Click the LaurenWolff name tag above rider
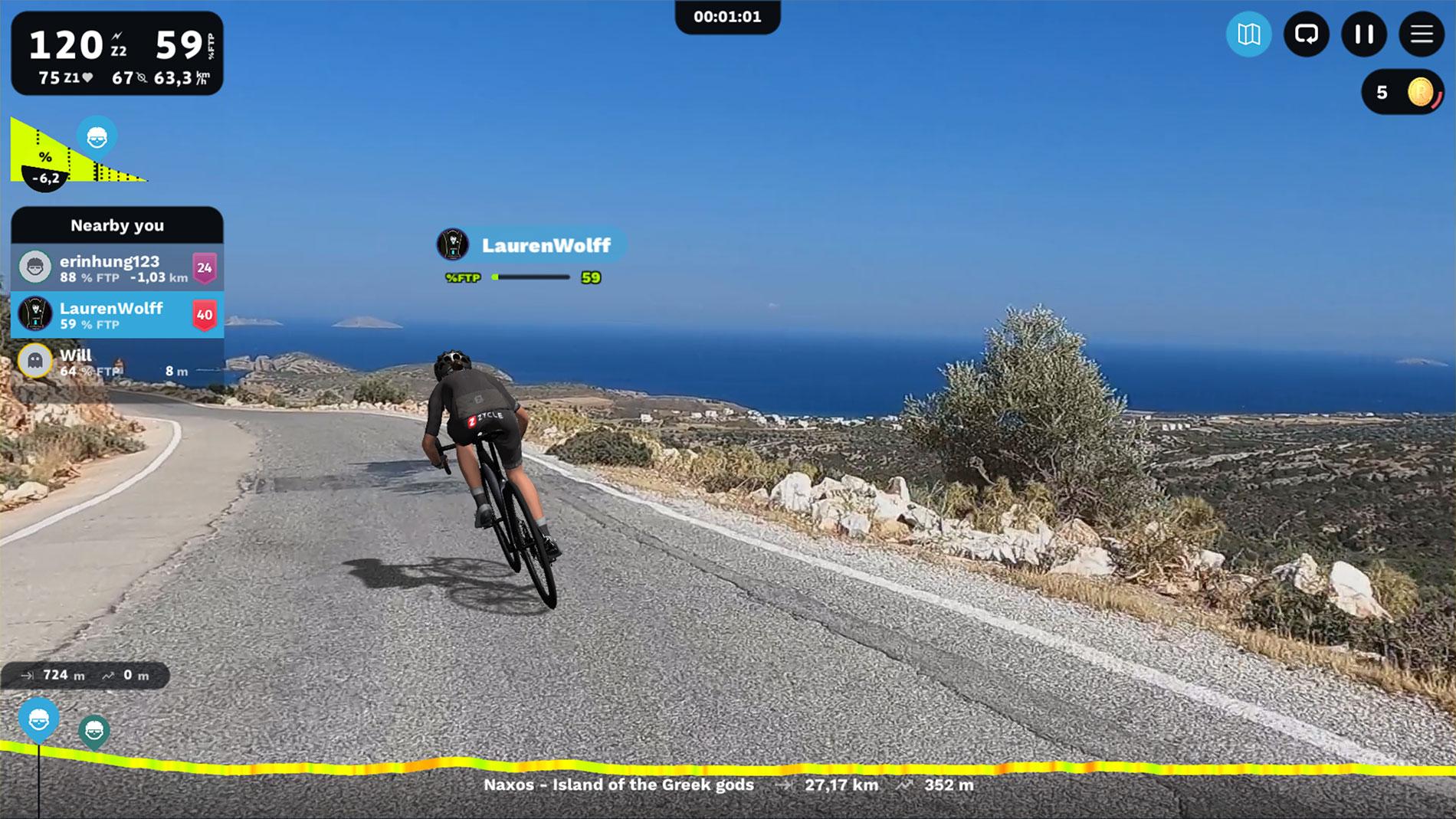The image size is (1456, 819). pos(530,245)
